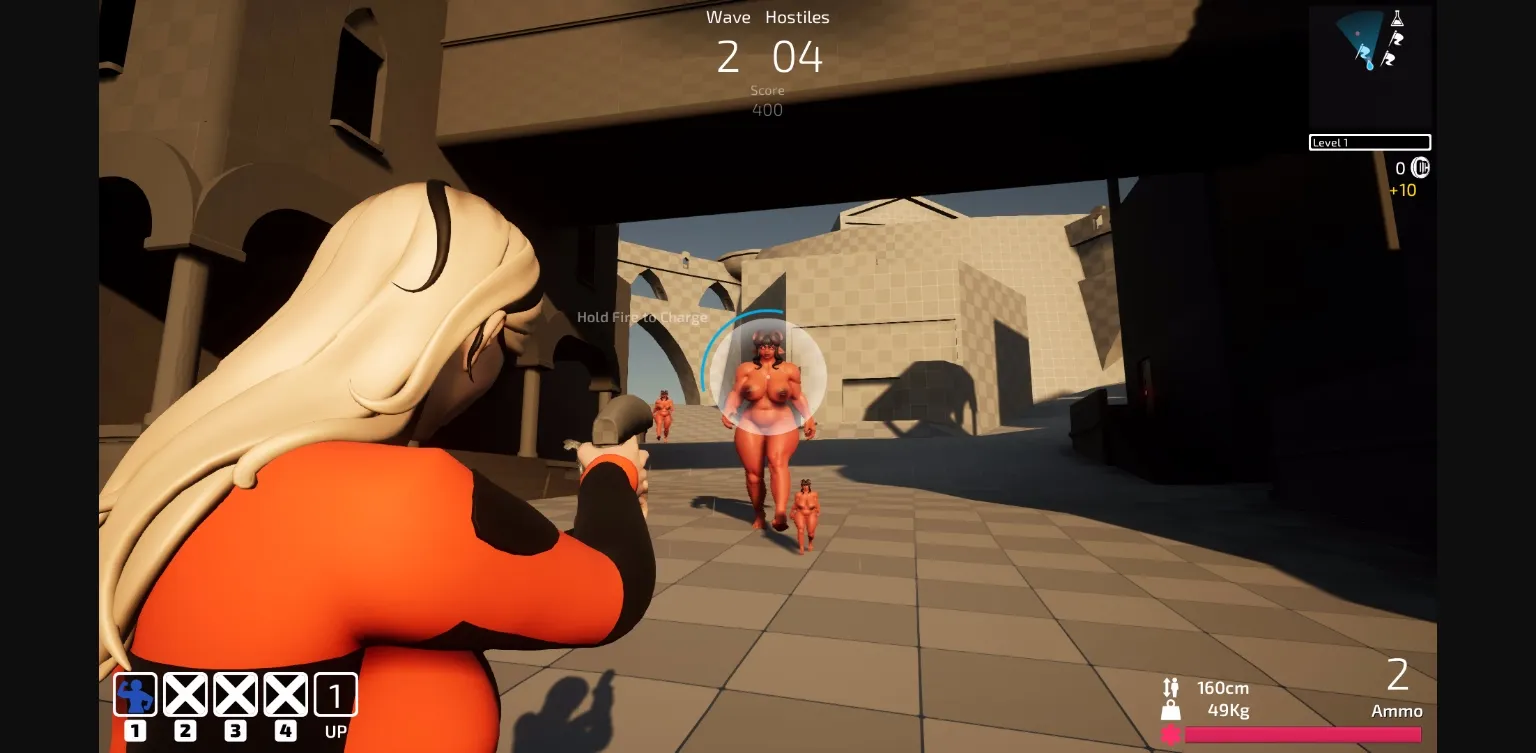
Task: Click the X icon in hotbar slot 4
Action: click(285, 693)
